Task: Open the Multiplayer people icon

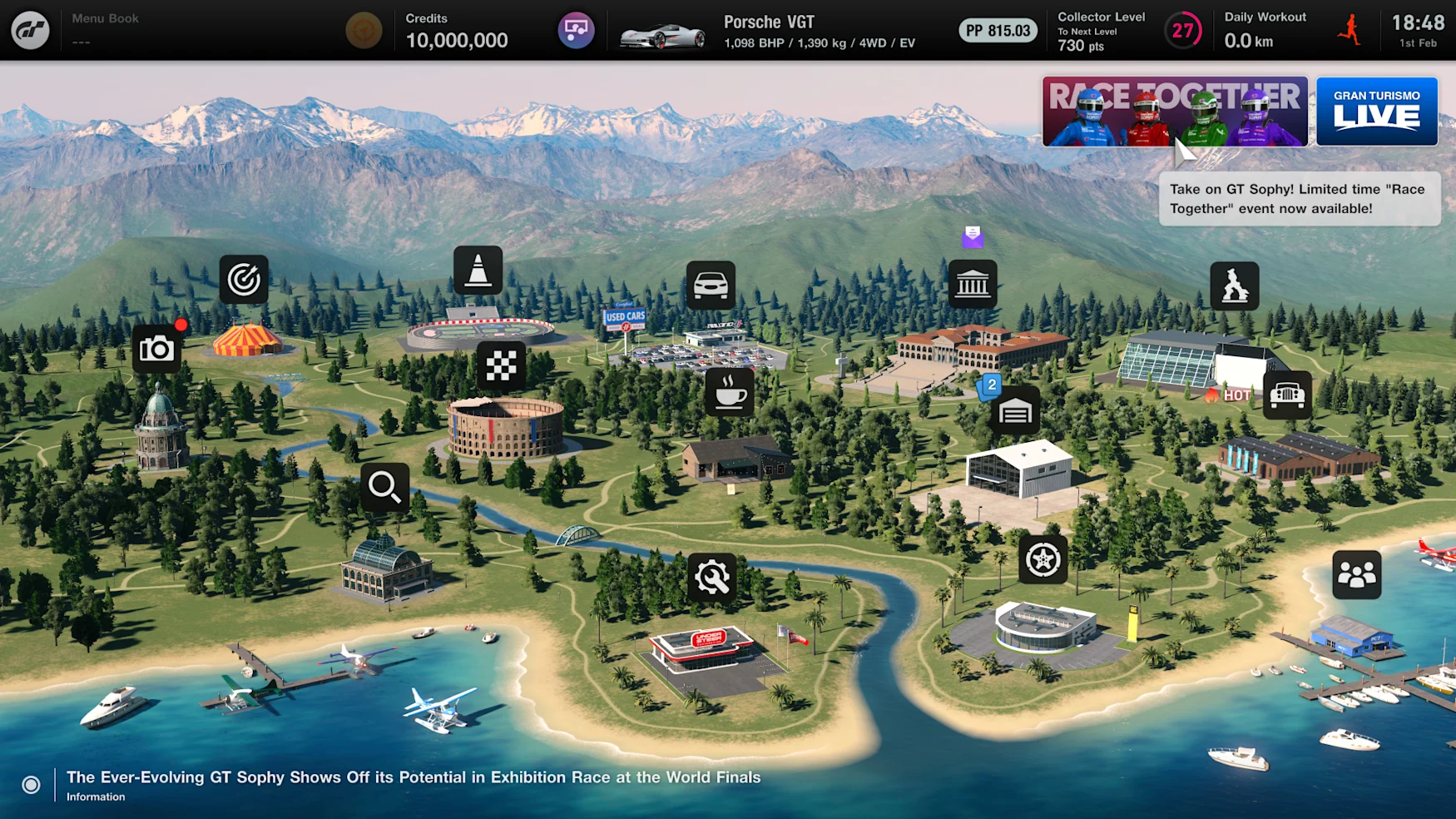Action: (1356, 574)
